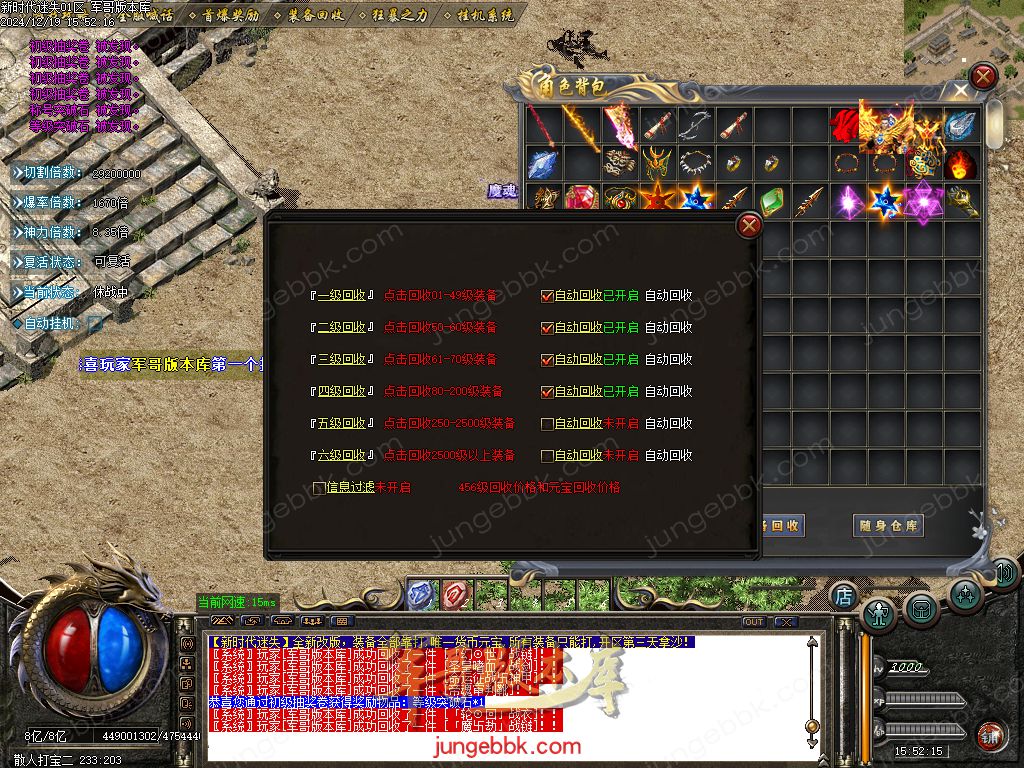Close the 角色背包 bag window
The image size is (1024, 768).
[x=984, y=76]
